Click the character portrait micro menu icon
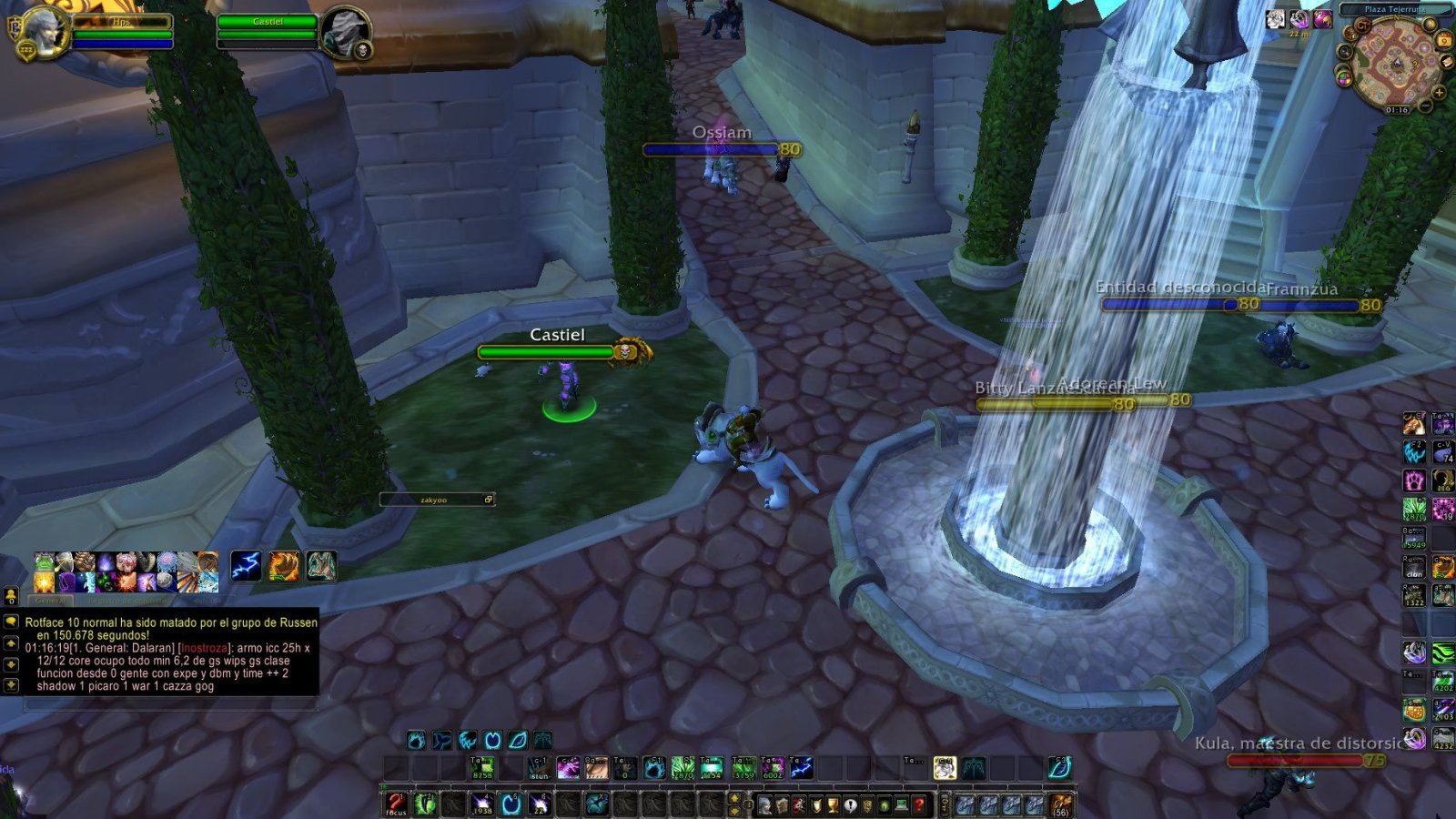The width and height of the screenshot is (1456, 819). 764,805
